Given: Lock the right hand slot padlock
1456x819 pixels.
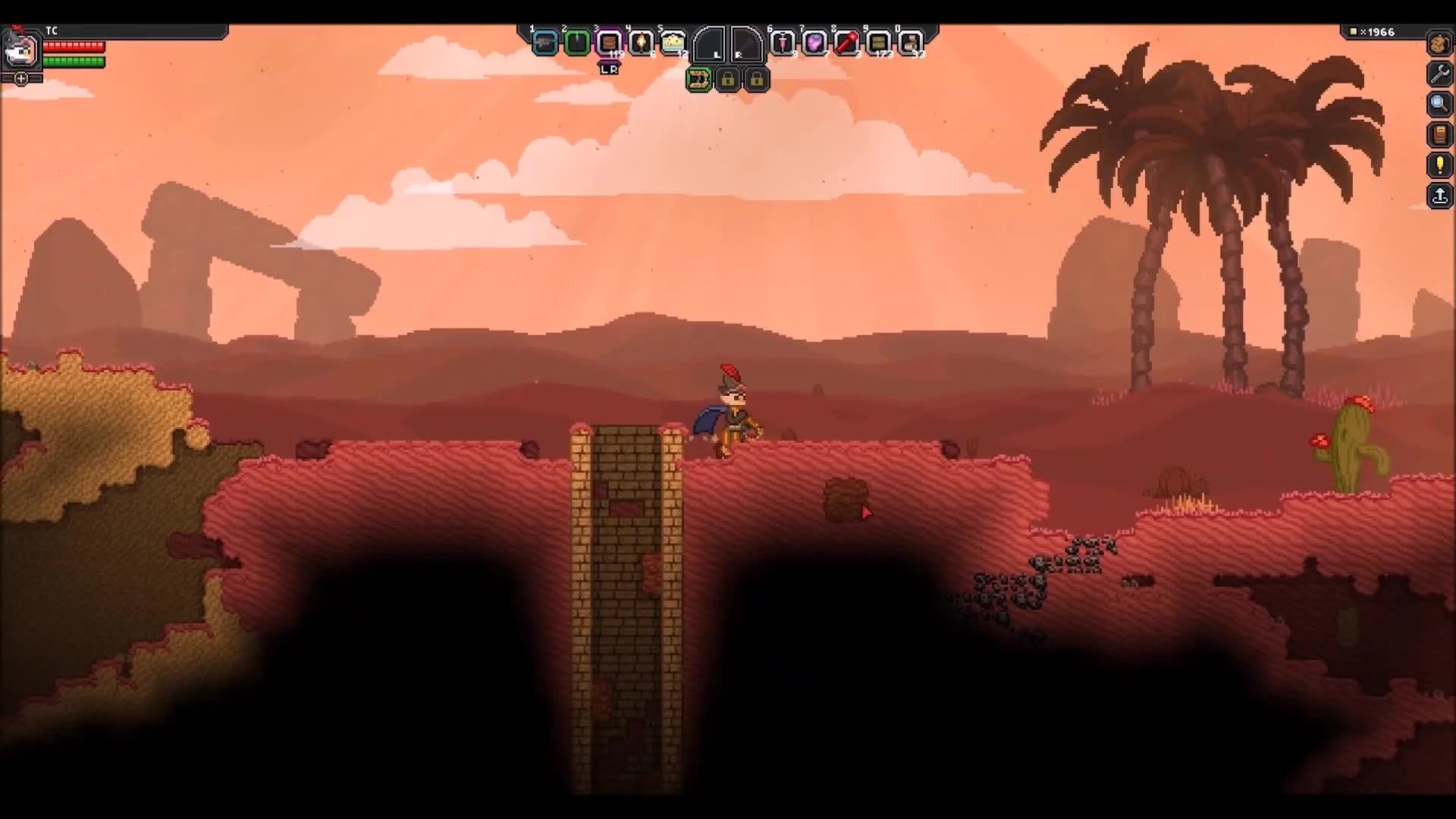Looking at the screenshot, I should tap(757, 79).
